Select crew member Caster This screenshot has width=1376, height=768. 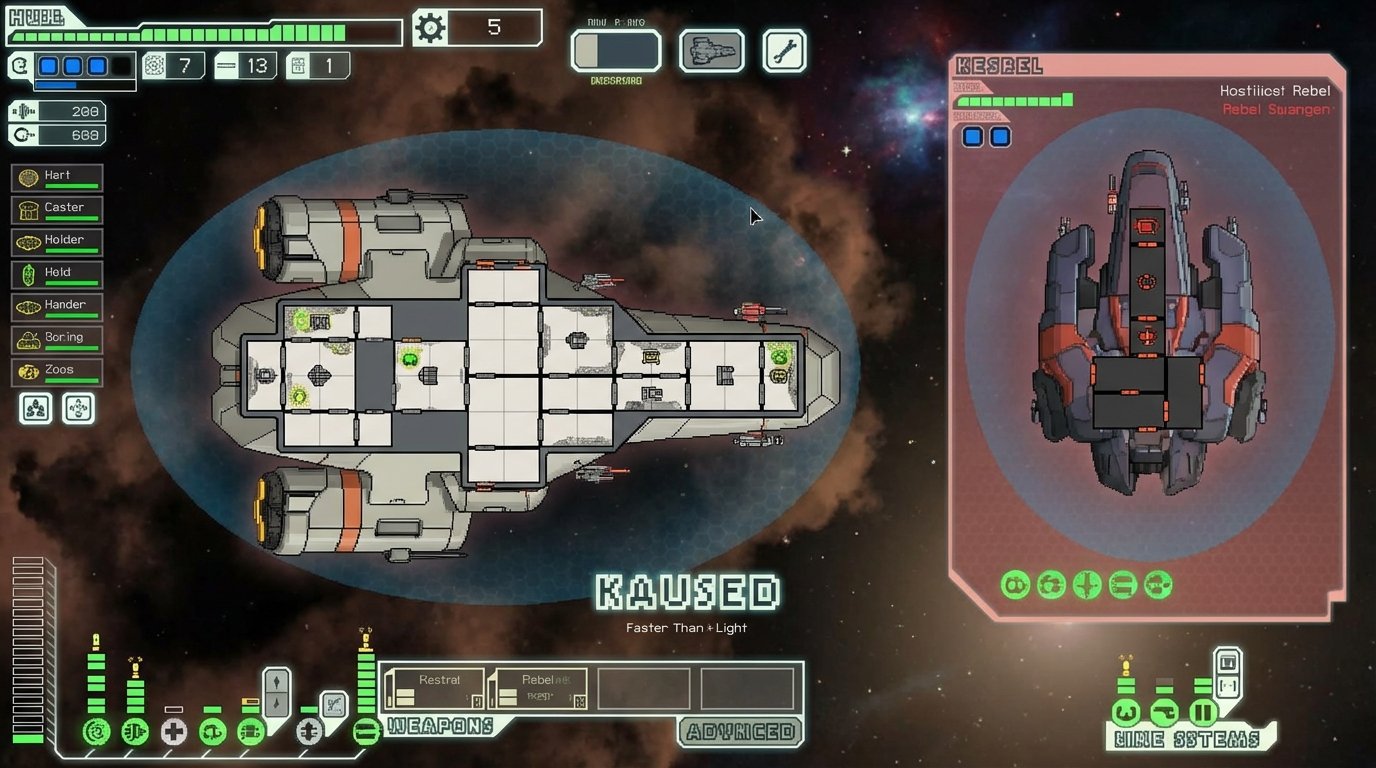point(57,209)
